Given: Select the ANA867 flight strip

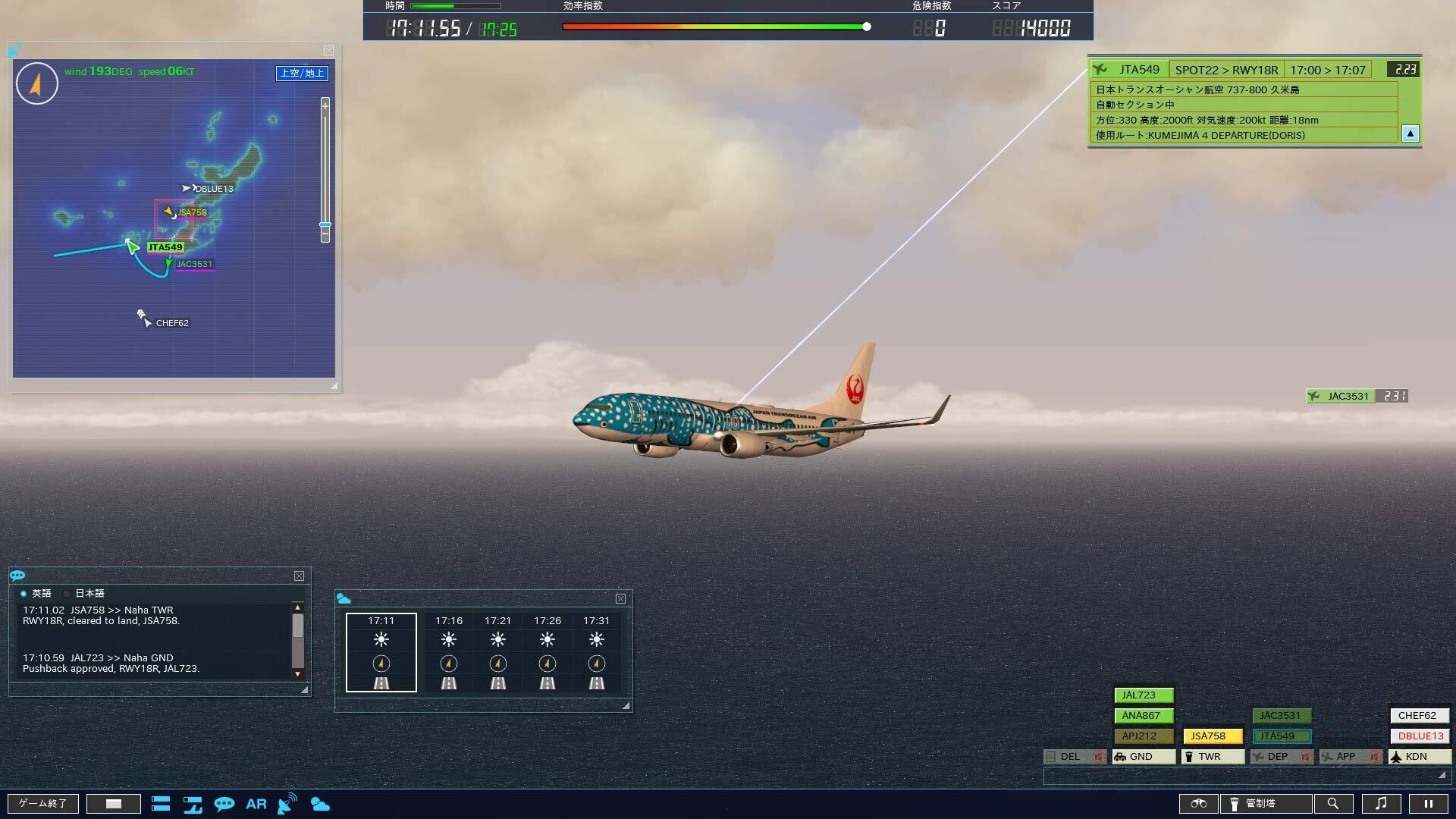Looking at the screenshot, I should [1144, 716].
